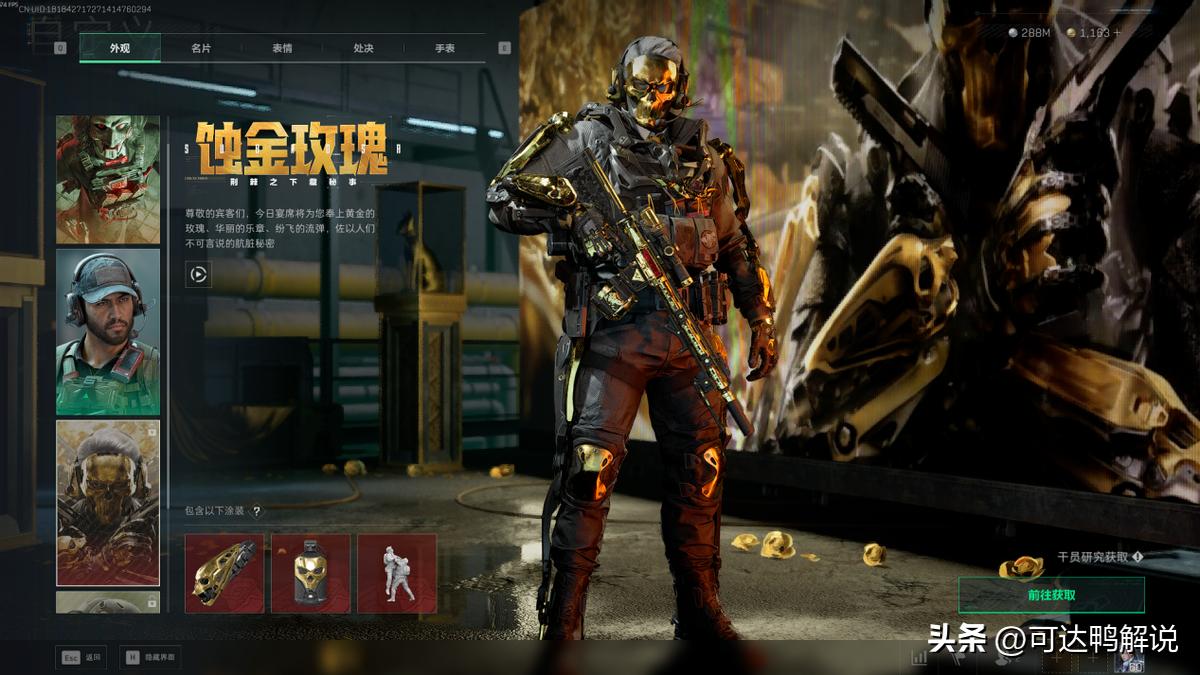
Task: Open the 干员研究获取 info icon
Action: pos(1138,557)
